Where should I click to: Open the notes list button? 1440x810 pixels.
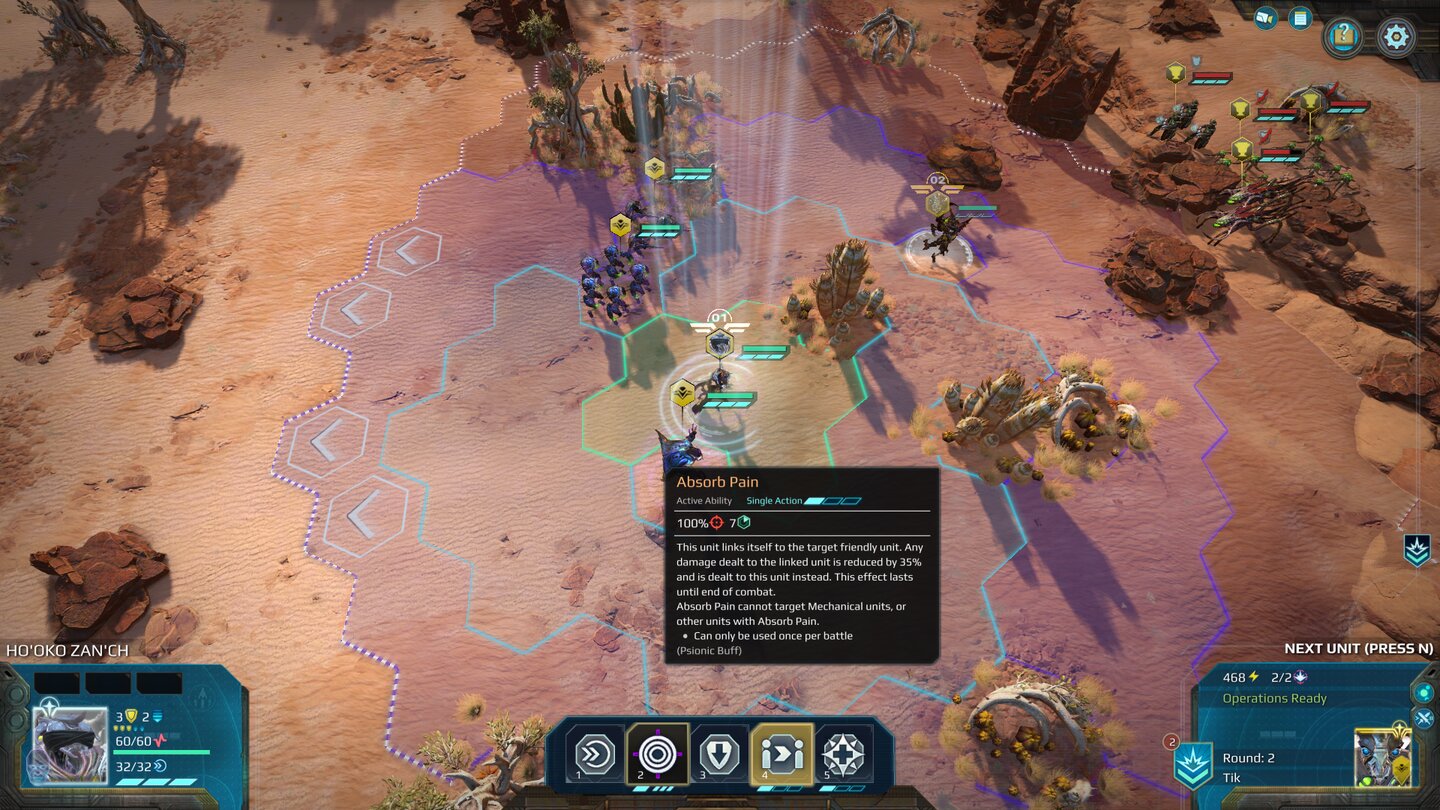(1300, 18)
